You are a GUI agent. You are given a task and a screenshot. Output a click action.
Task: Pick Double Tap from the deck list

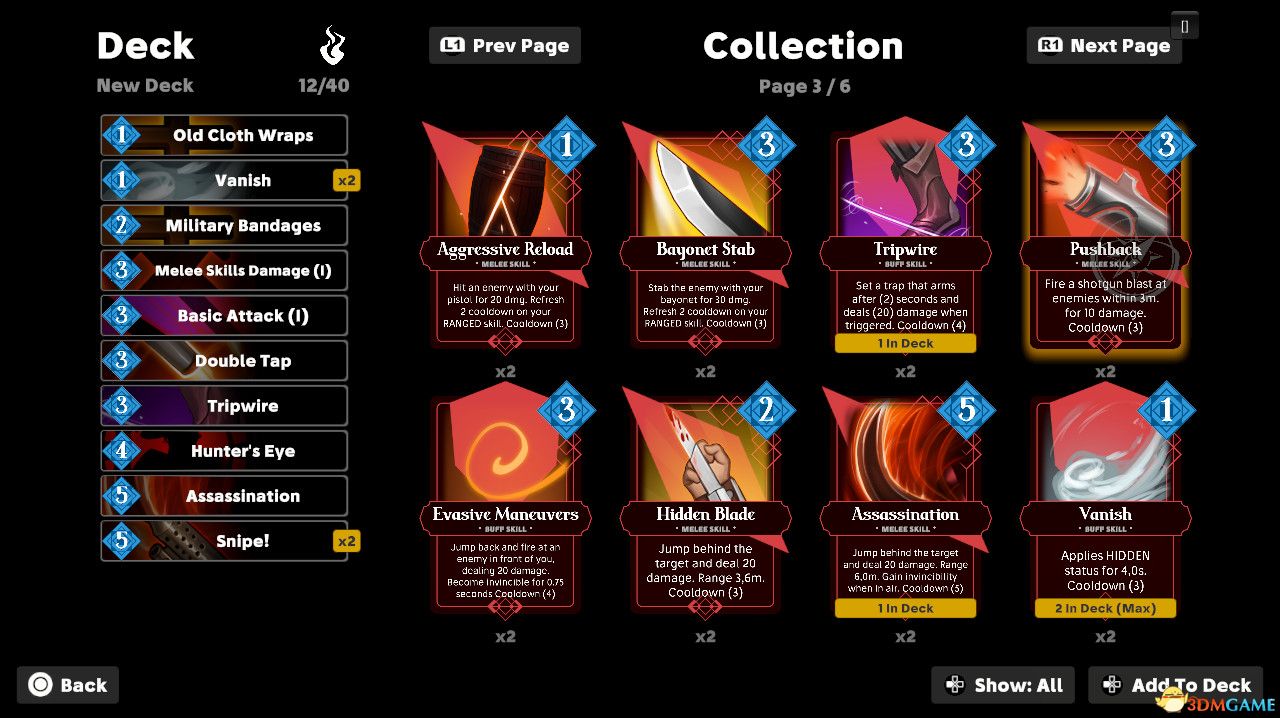pos(224,360)
